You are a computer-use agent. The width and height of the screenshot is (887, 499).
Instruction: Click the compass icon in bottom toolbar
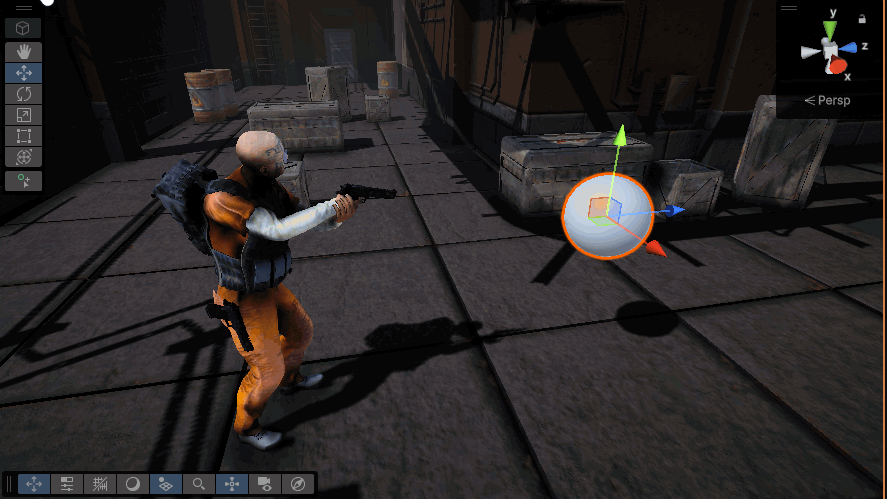(x=298, y=484)
